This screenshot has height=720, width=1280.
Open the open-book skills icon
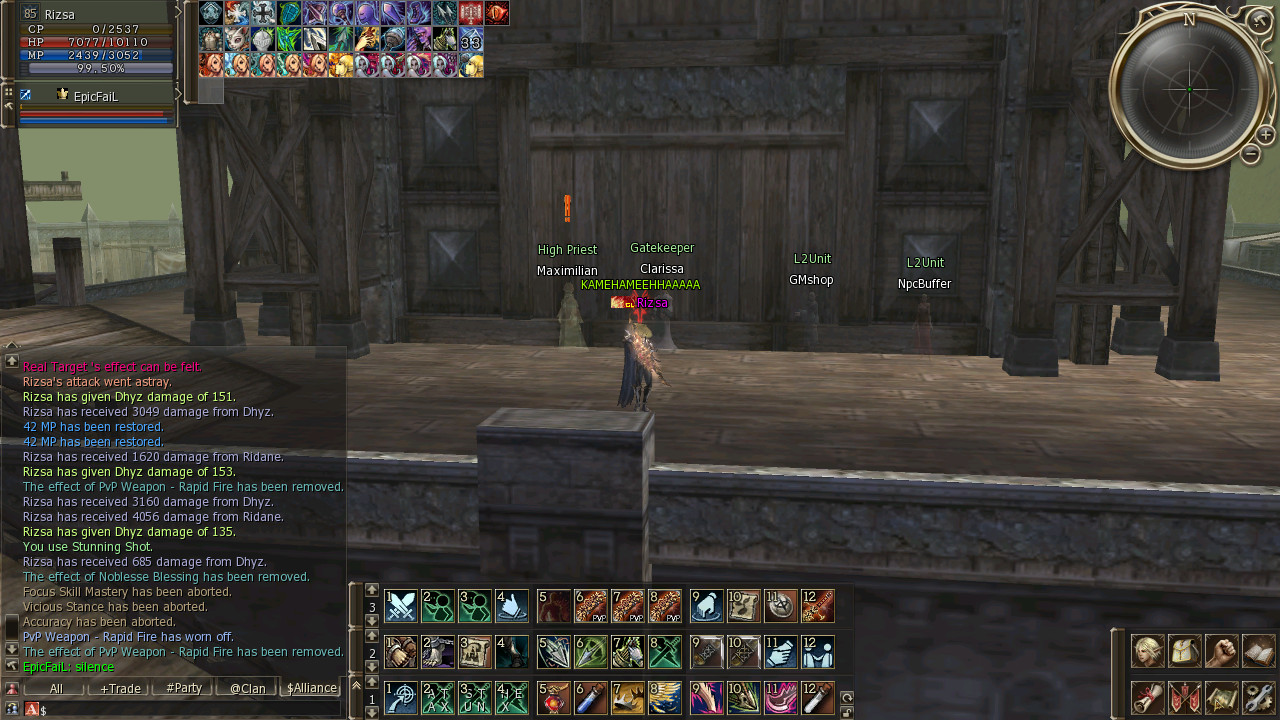tap(1259, 651)
